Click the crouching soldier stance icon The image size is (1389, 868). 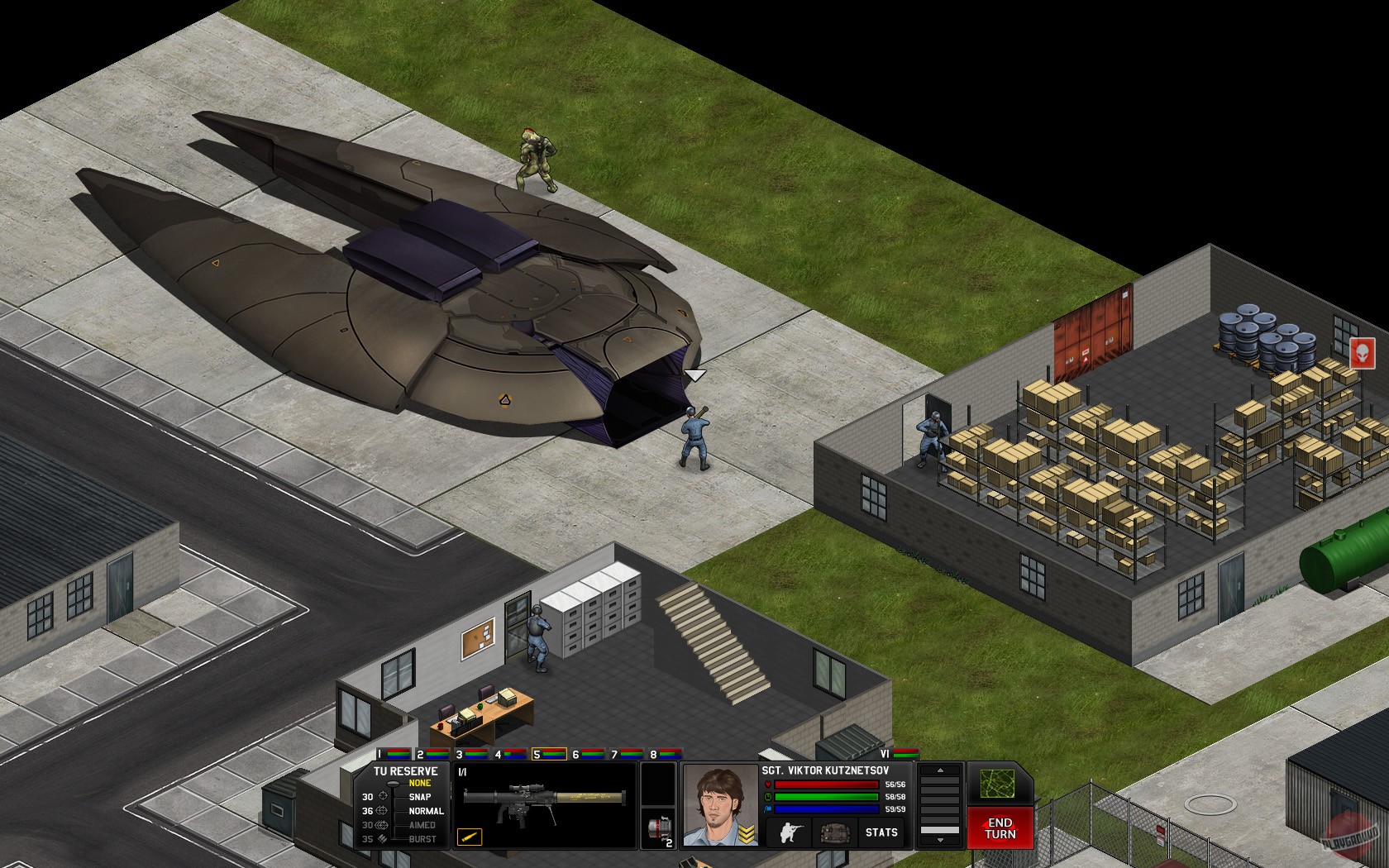791,832
